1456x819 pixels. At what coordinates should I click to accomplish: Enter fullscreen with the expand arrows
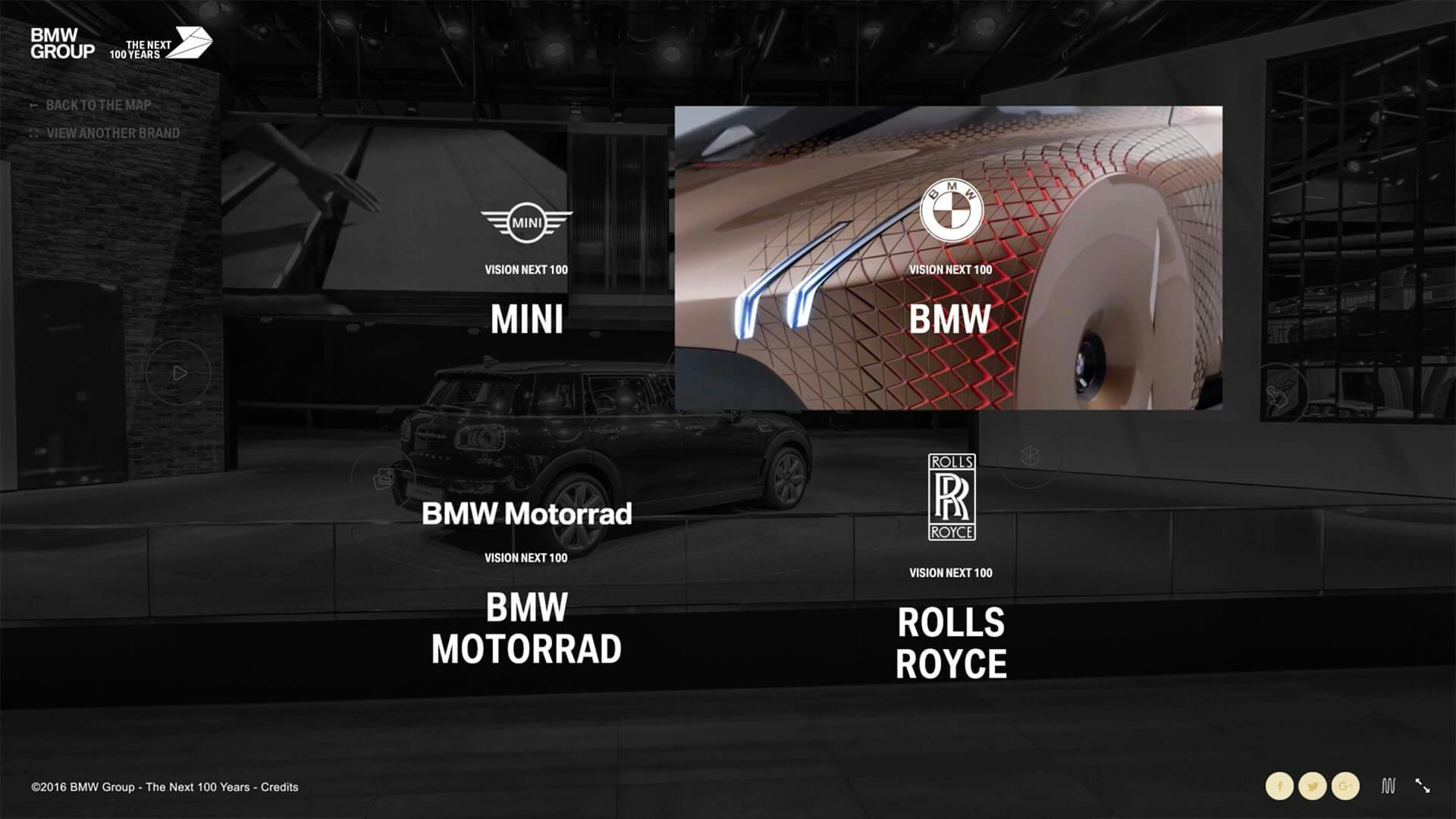pos(1423,786)
